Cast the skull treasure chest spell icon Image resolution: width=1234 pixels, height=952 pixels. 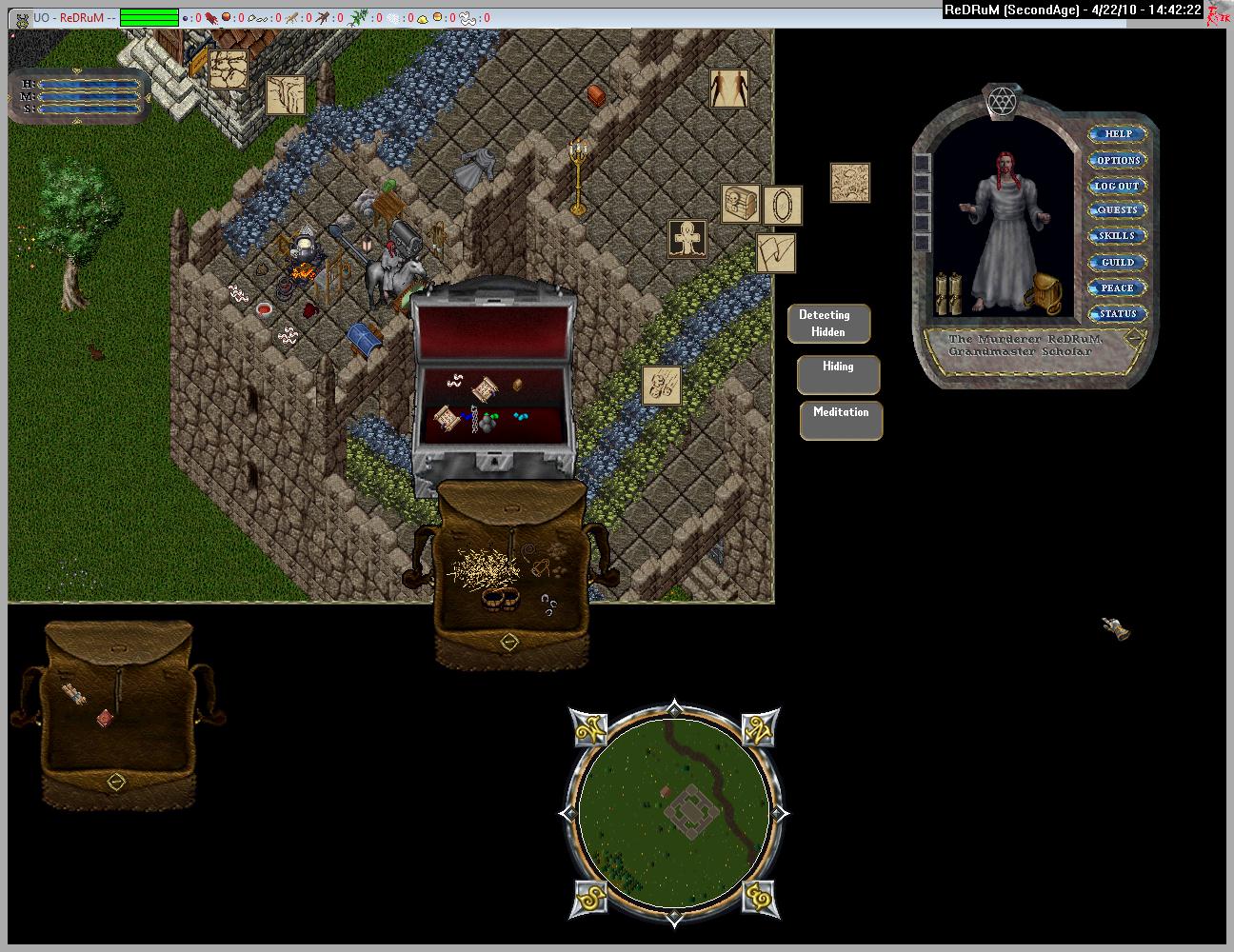click(740, 205)
